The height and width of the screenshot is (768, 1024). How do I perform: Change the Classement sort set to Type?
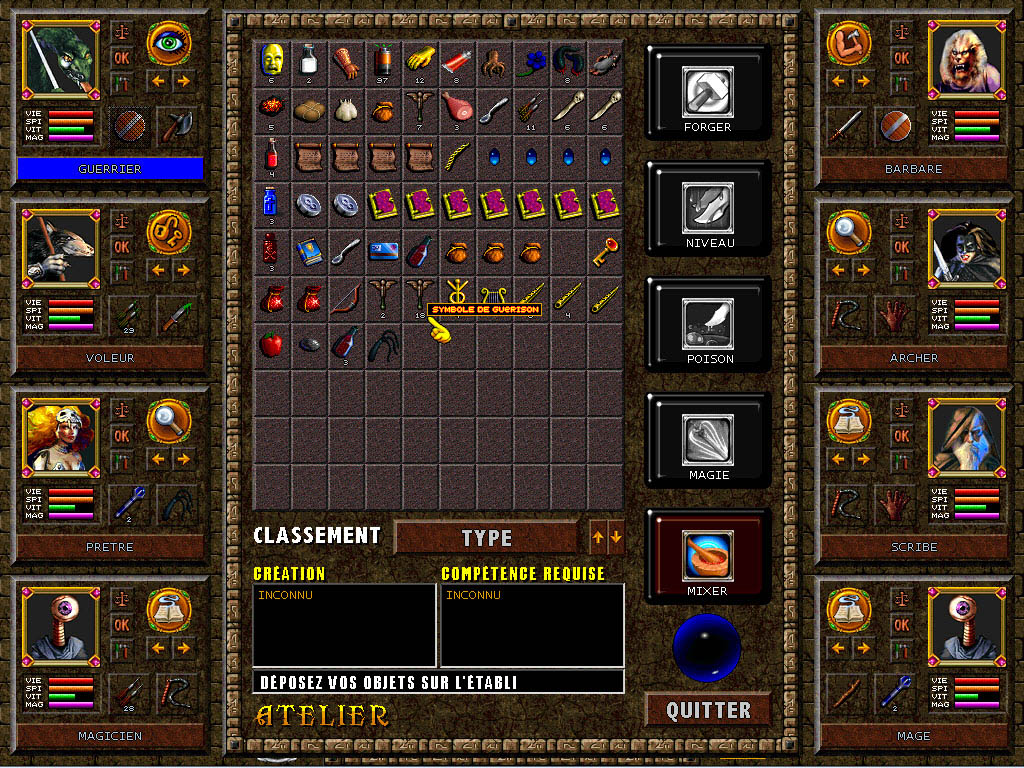(487, 538)
